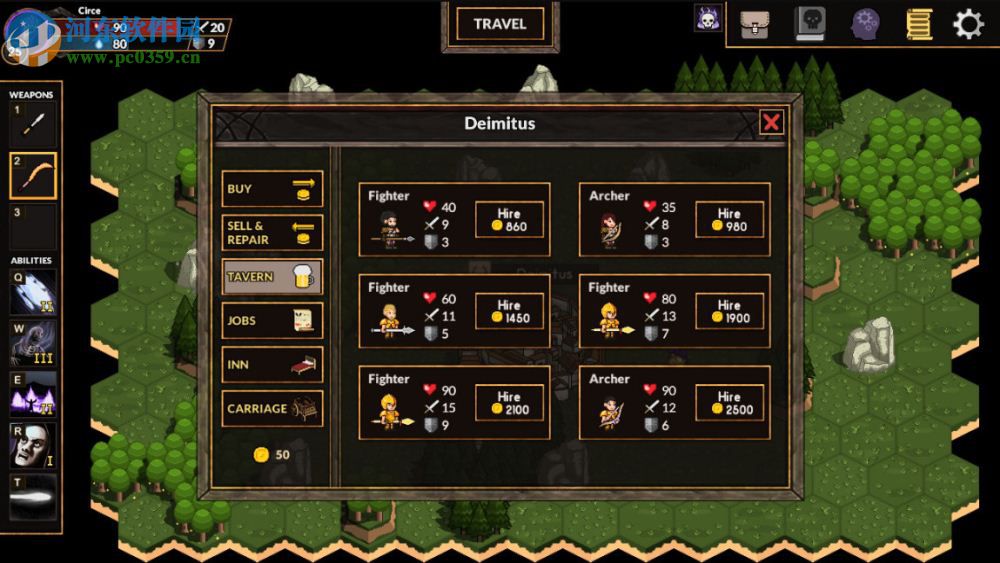
Task: Open the skull spellbook
Action: pyautogui.click(x=810, y=24)
